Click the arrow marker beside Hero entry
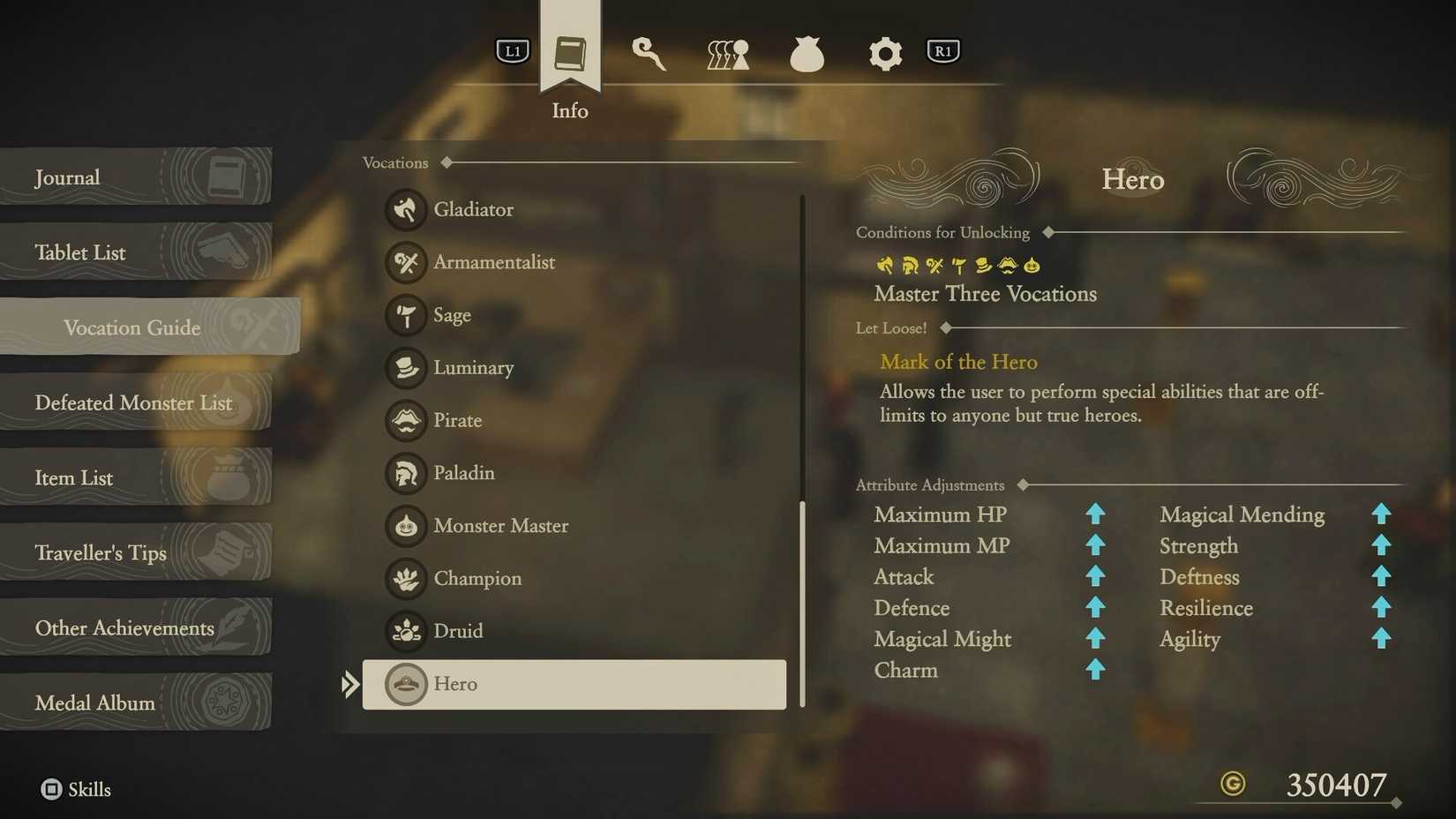This screenshot has width=1456, height=819. pyautogui.click(x=350, y=683)
